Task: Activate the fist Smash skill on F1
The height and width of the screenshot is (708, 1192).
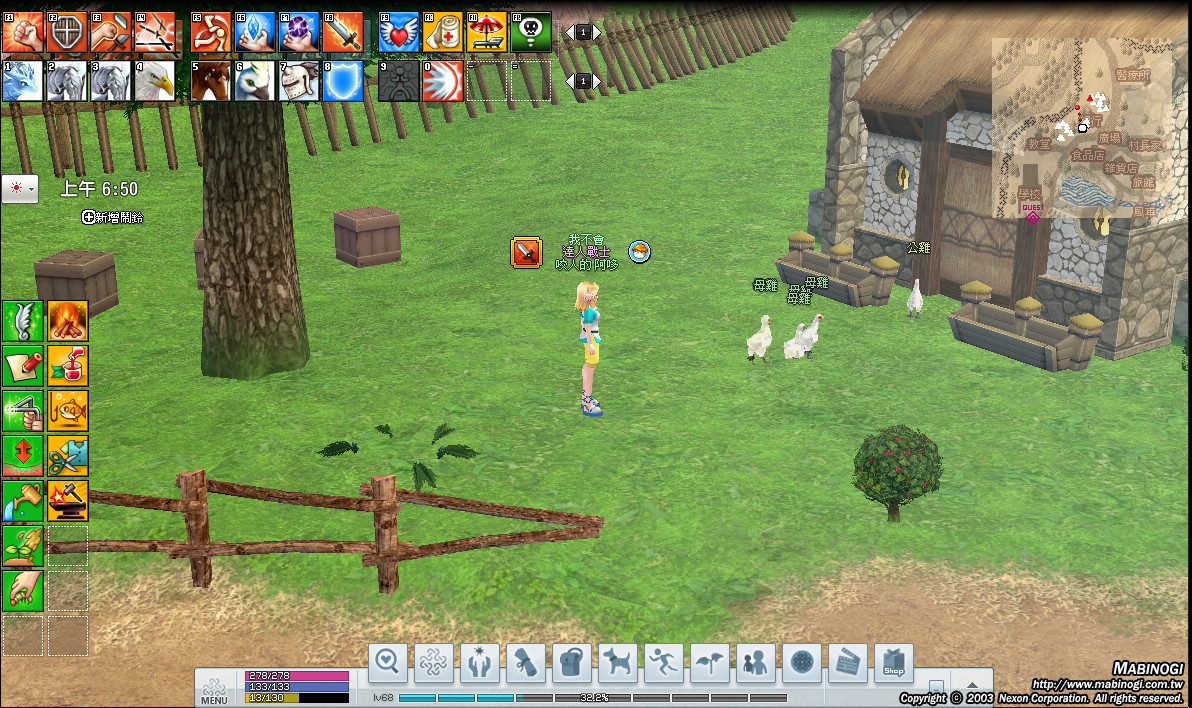Action: click(x=22, y=32)
